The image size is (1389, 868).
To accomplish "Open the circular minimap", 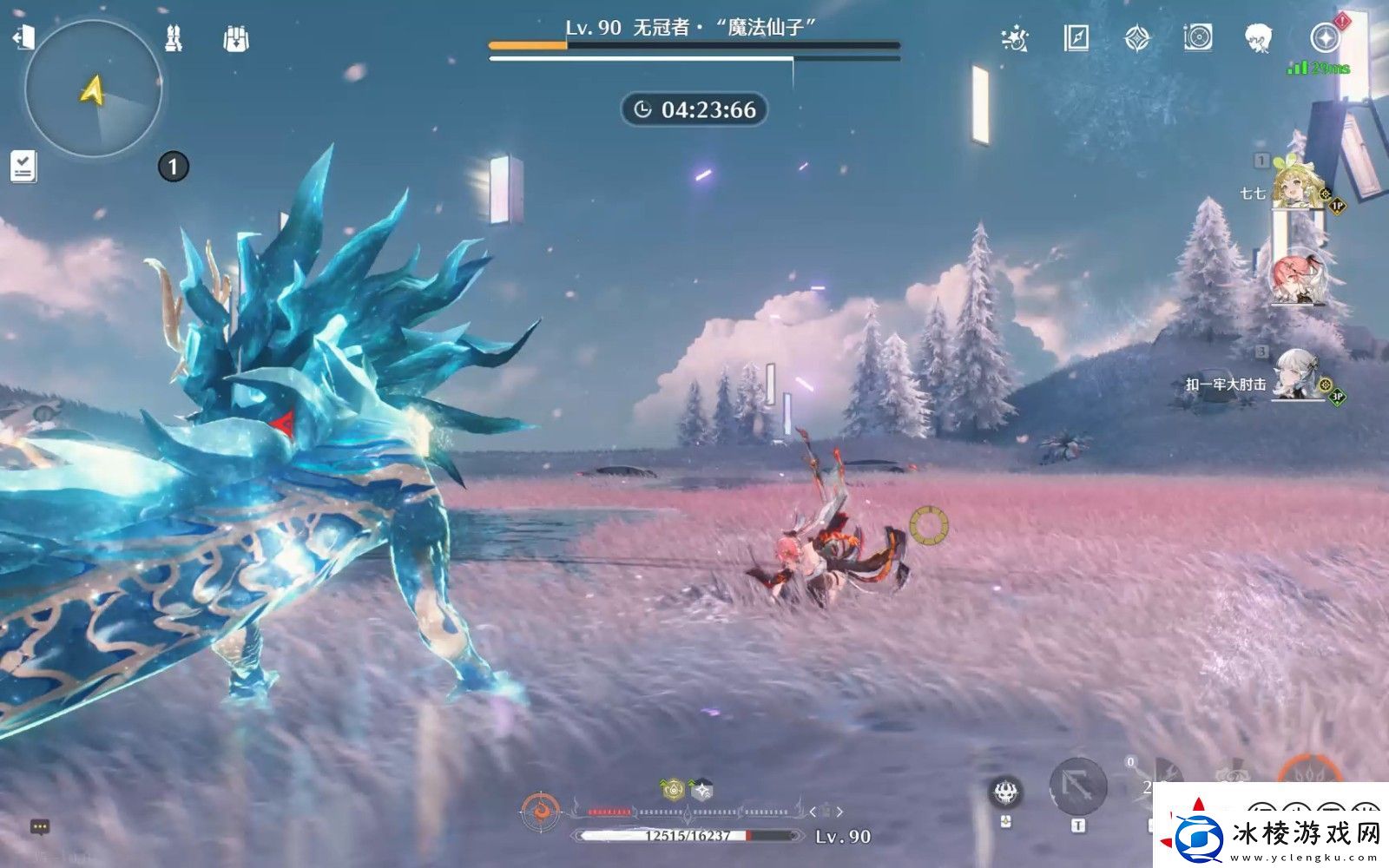I will (x=94, y=89).
